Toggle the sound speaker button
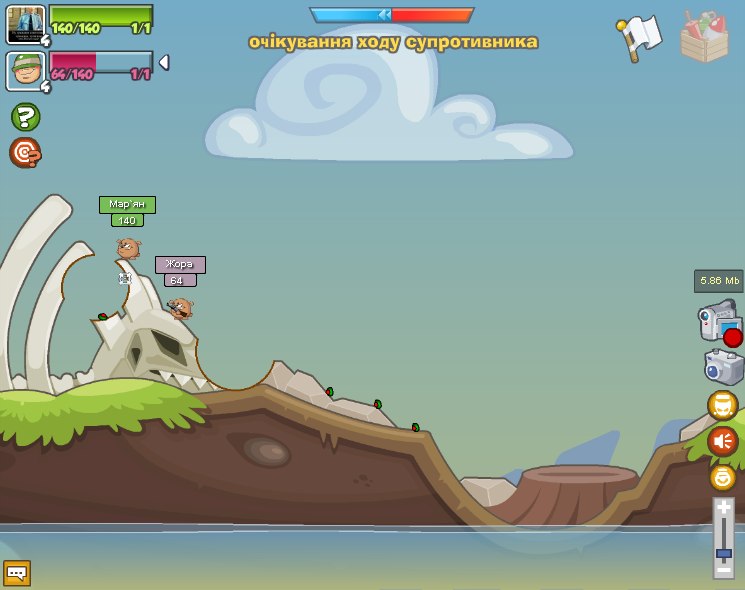 723,441
